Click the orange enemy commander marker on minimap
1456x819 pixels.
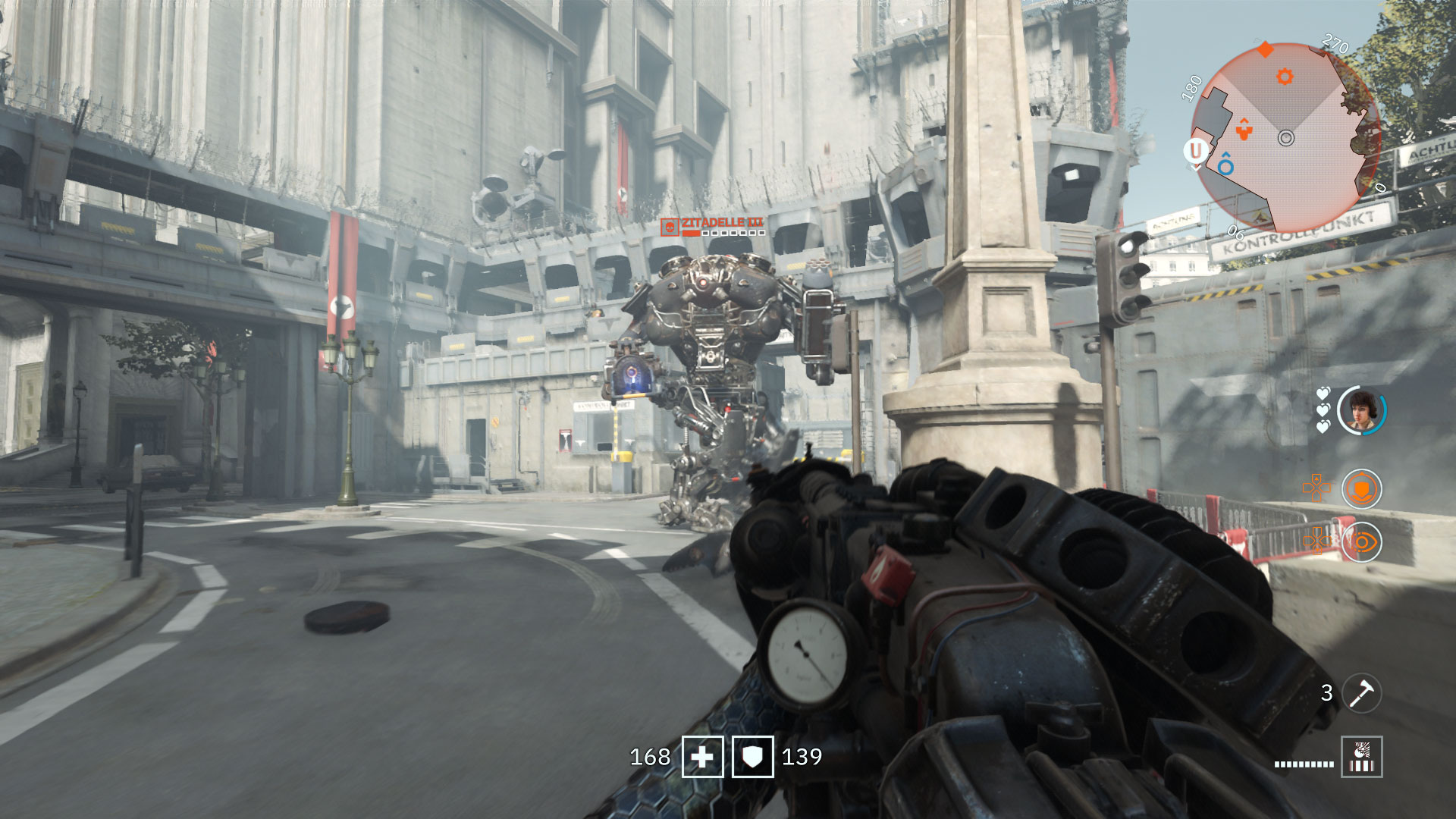pyautogui.click(x=1244, y=129)
